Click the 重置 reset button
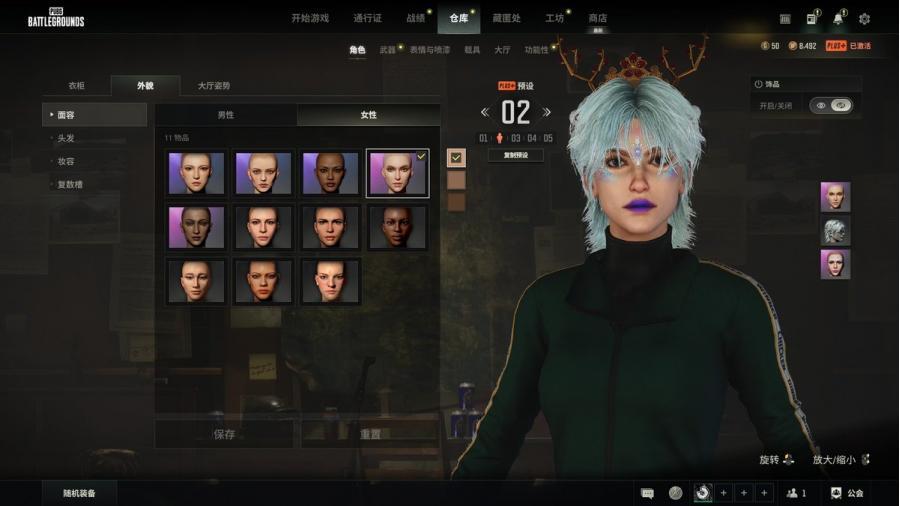 tap(369, 434)
